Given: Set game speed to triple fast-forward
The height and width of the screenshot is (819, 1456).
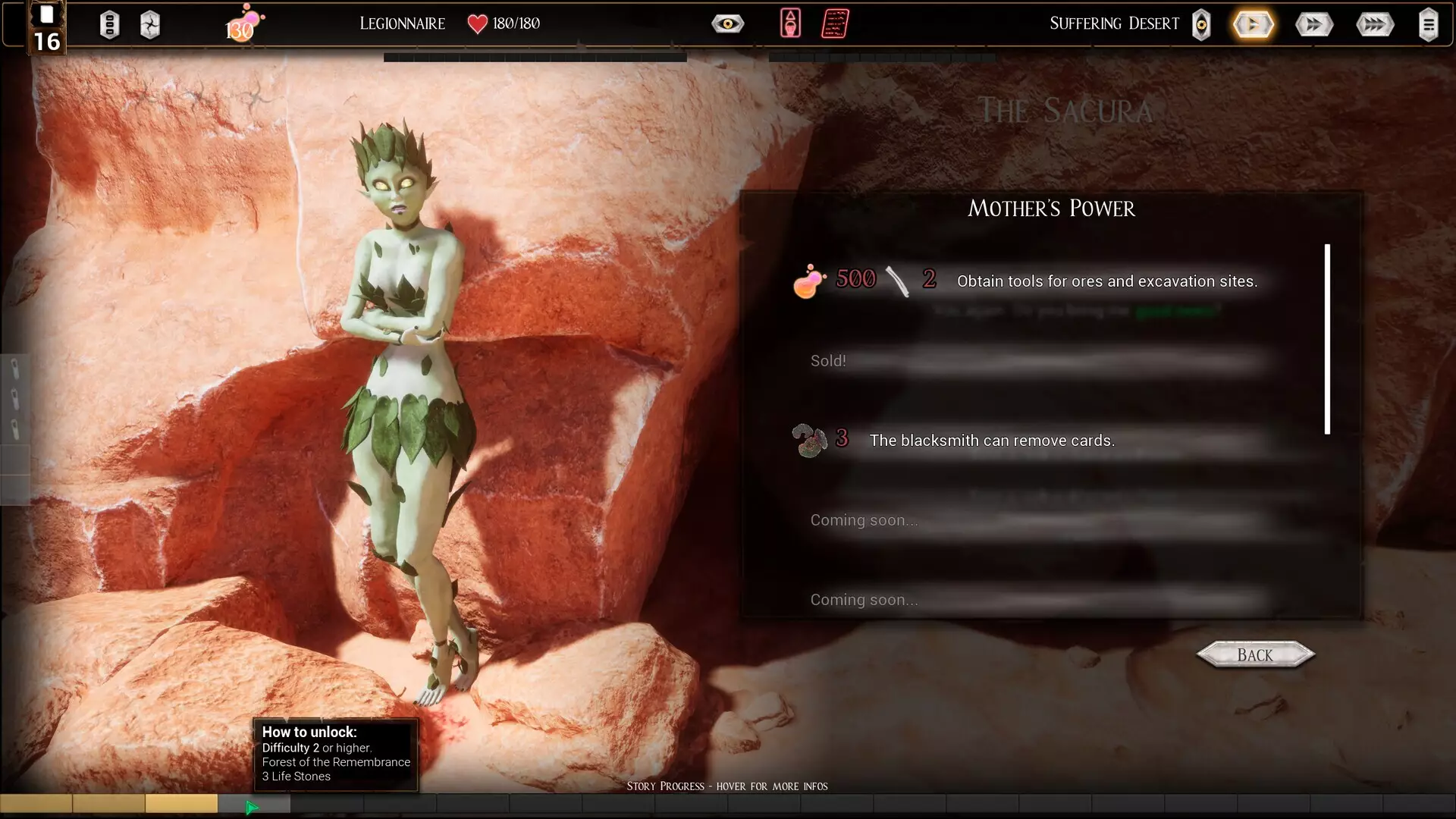Looking at the screenshot, I should (x=1374, y=25).
